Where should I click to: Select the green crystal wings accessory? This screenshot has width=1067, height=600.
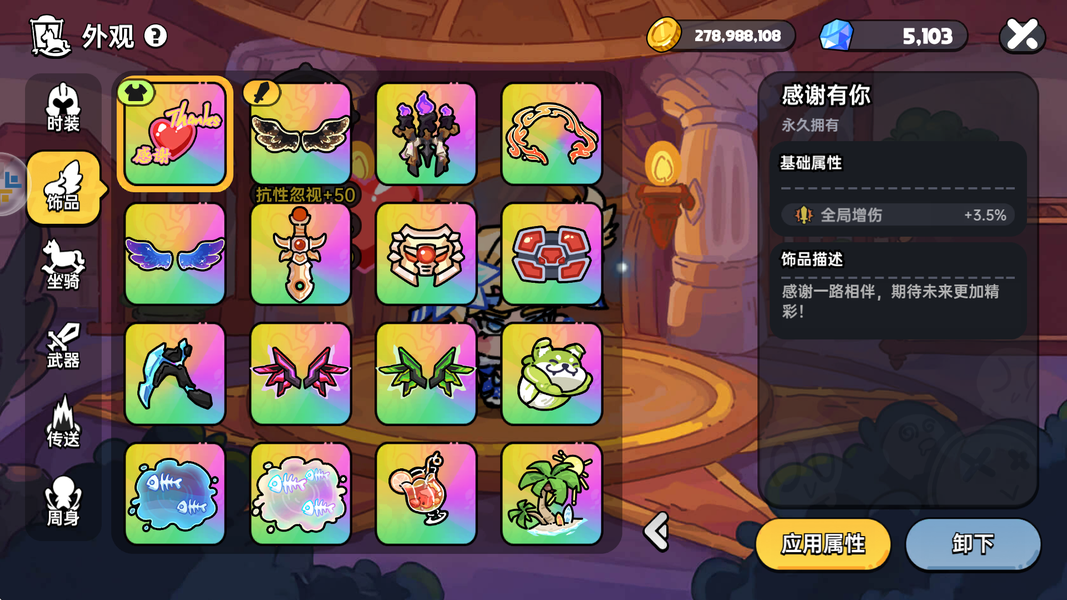426,374
